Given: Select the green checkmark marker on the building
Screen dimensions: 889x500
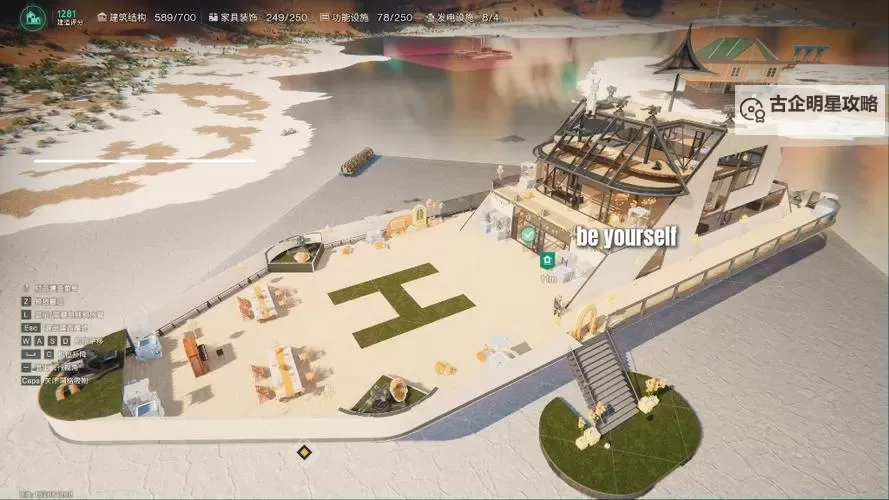Looking at the screenshot, I should click(527, 234).
